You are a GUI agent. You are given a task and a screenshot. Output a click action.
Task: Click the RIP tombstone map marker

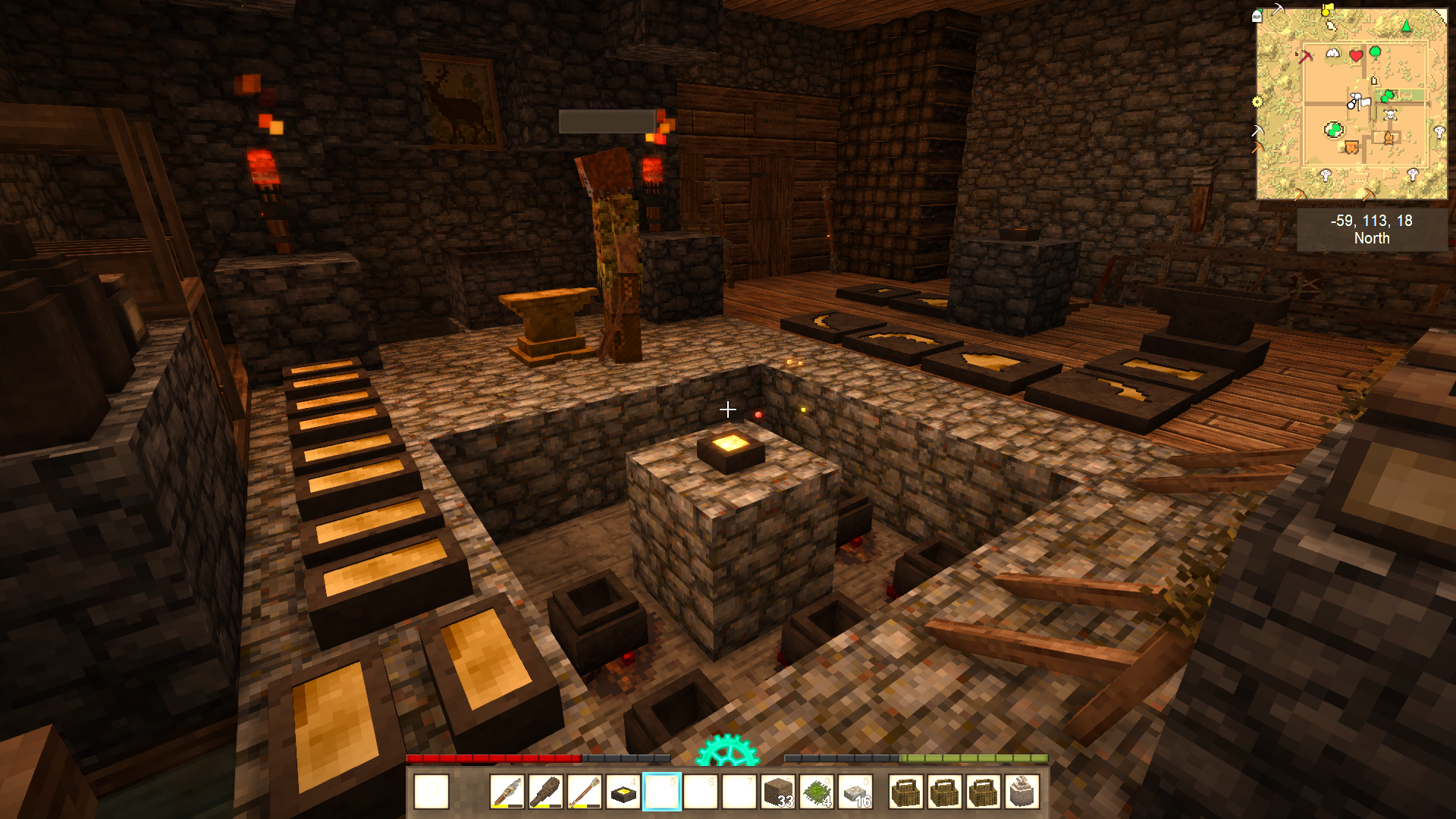tap(1257, 17)
